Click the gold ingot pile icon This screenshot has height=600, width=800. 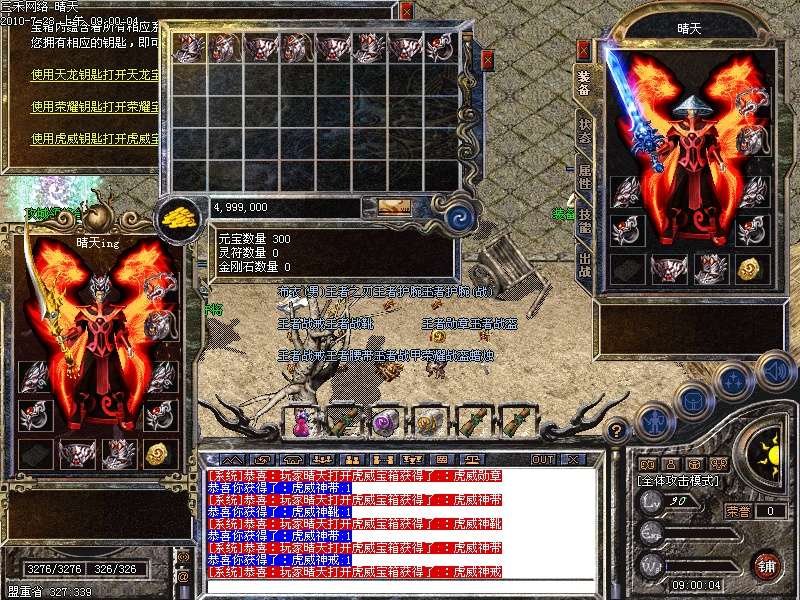pos(181,214)
